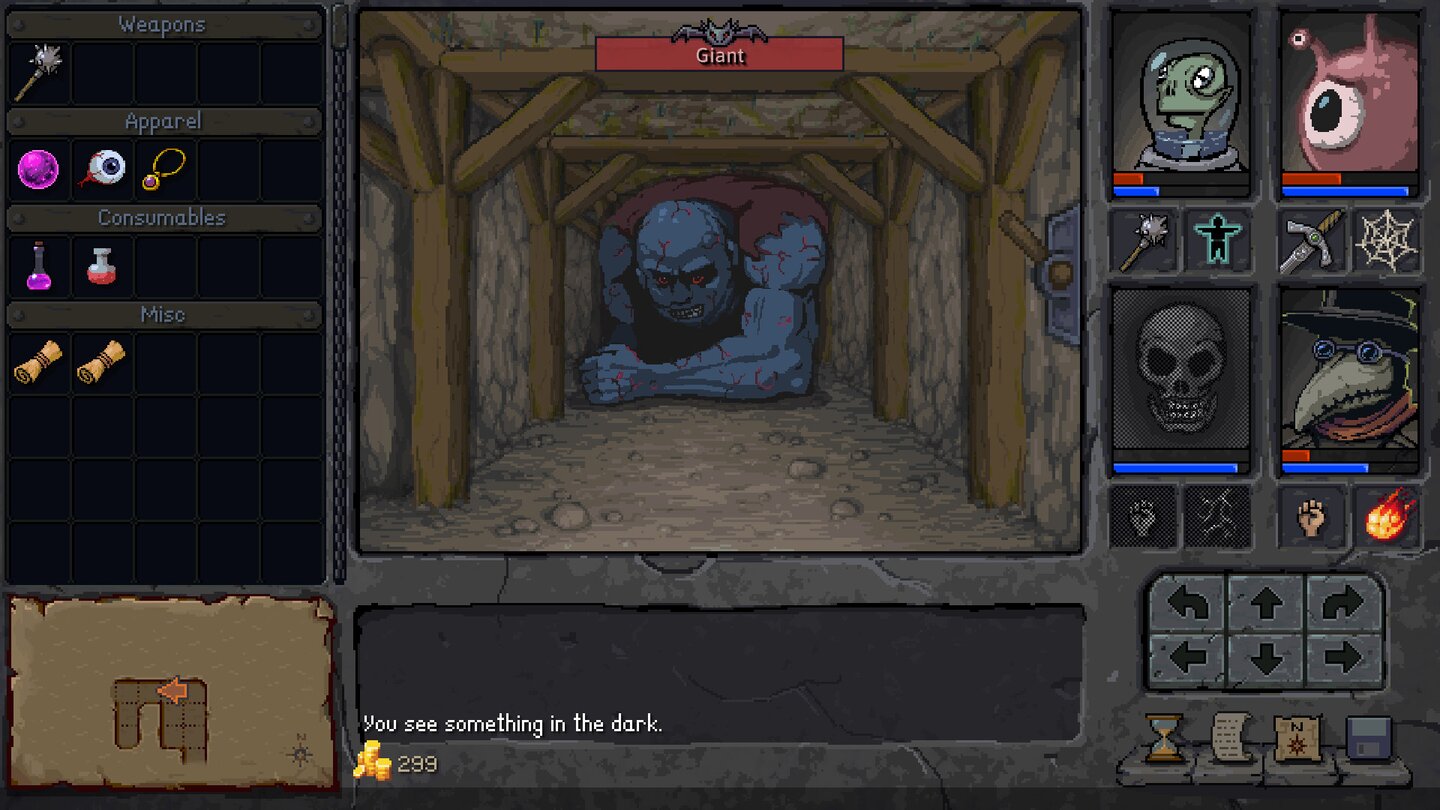Screen dimensions: 1440x810
Task: Collapse the Apparel inventory section
Action: (164, 120)
